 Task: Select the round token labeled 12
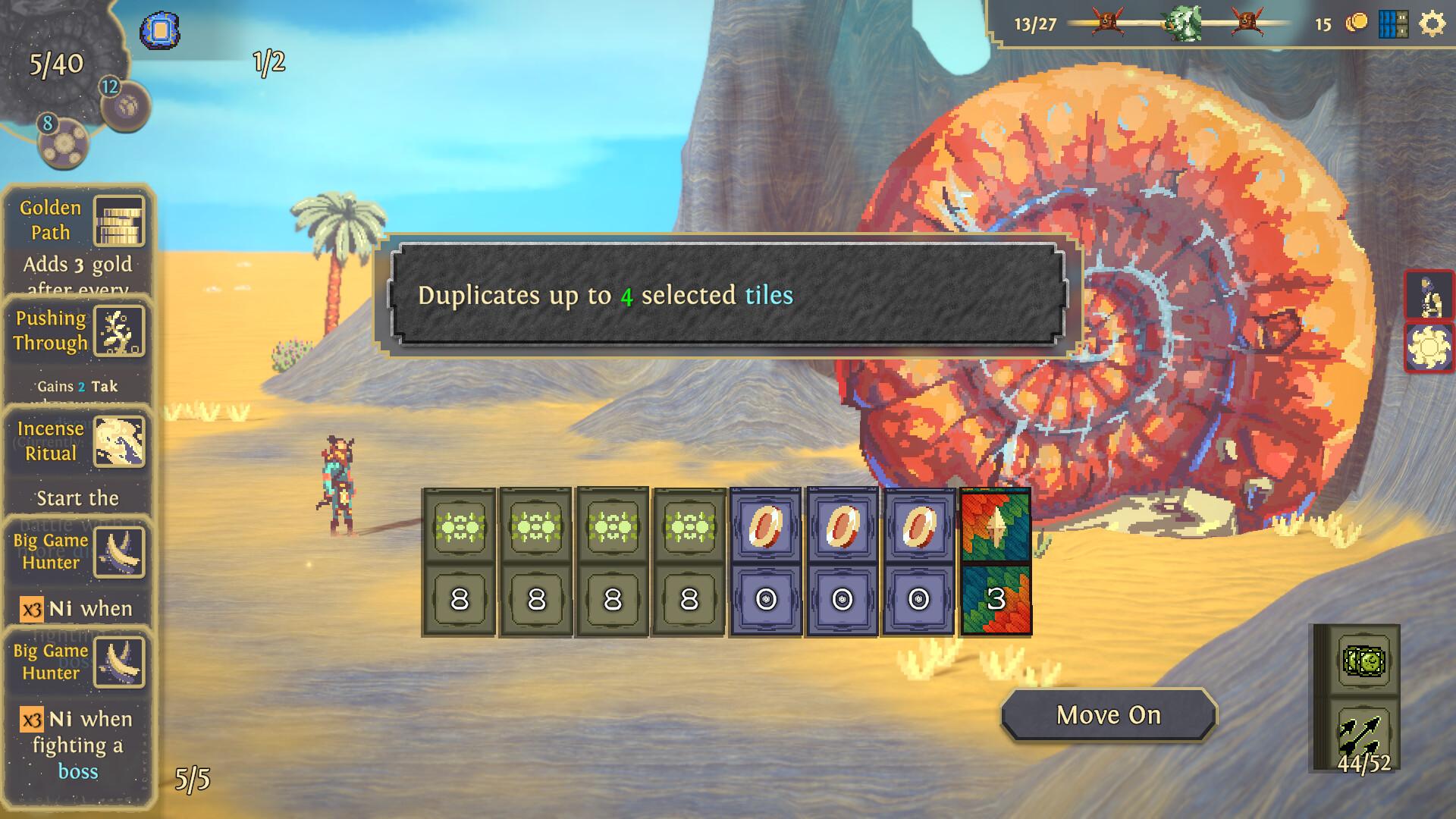(x=127, y=105)
